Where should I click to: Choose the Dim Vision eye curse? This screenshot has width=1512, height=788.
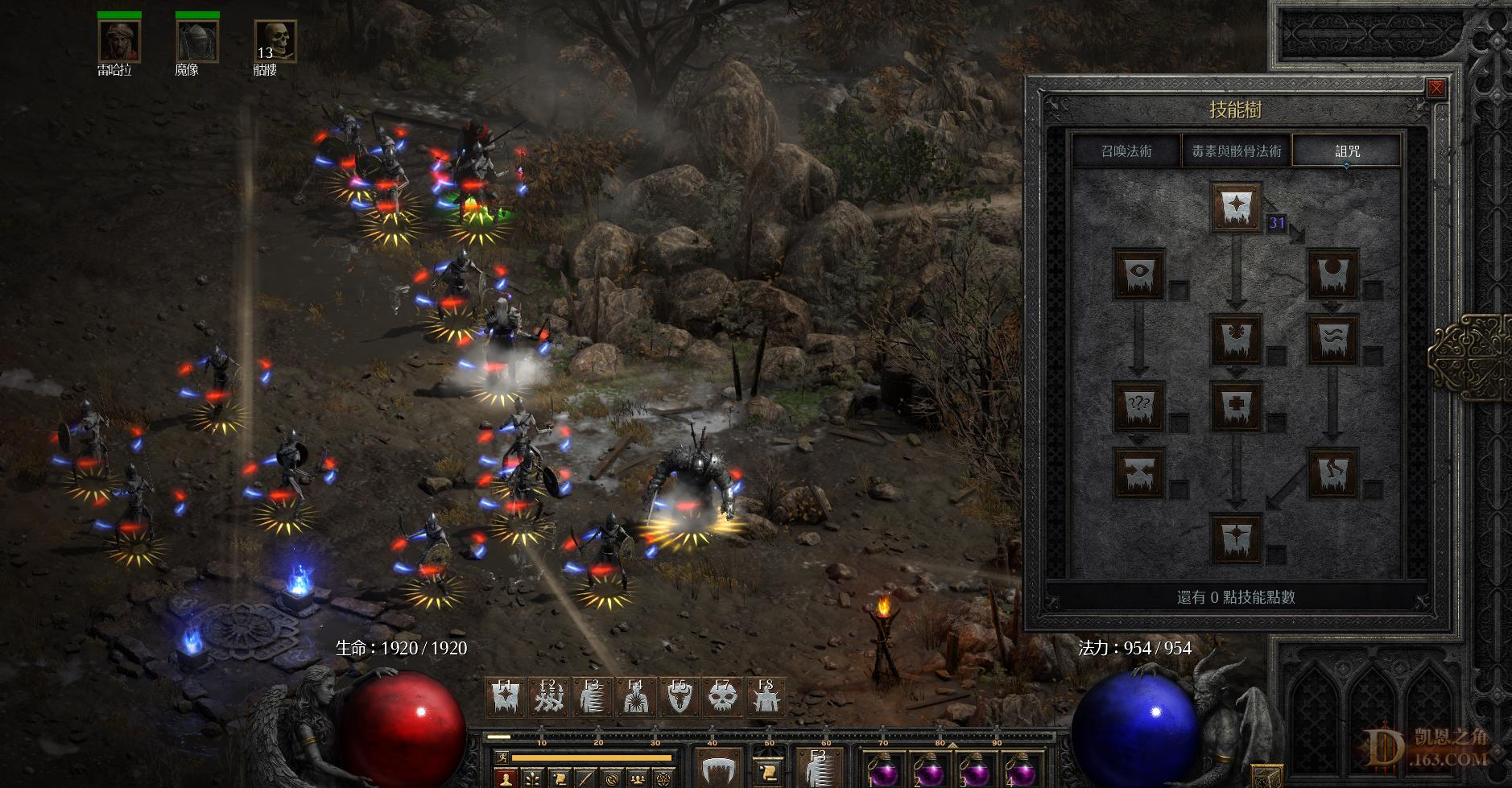[x=1138, y=273]
